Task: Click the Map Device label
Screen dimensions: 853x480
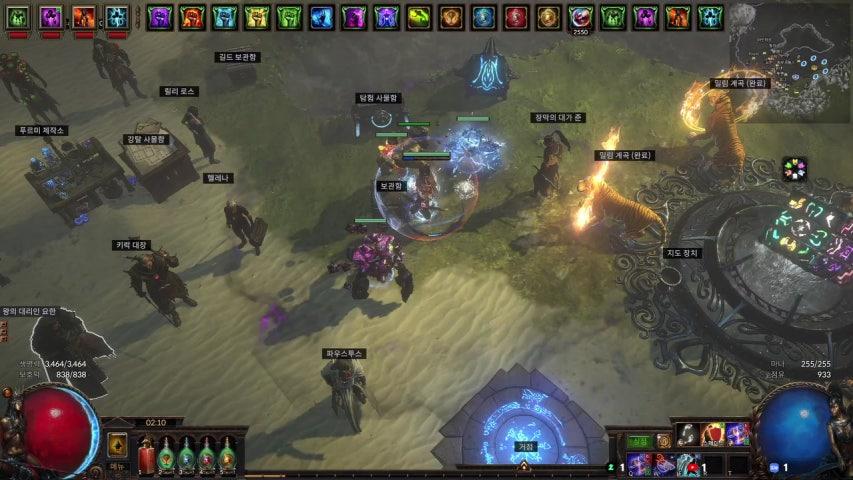Action: click(683, 253)
